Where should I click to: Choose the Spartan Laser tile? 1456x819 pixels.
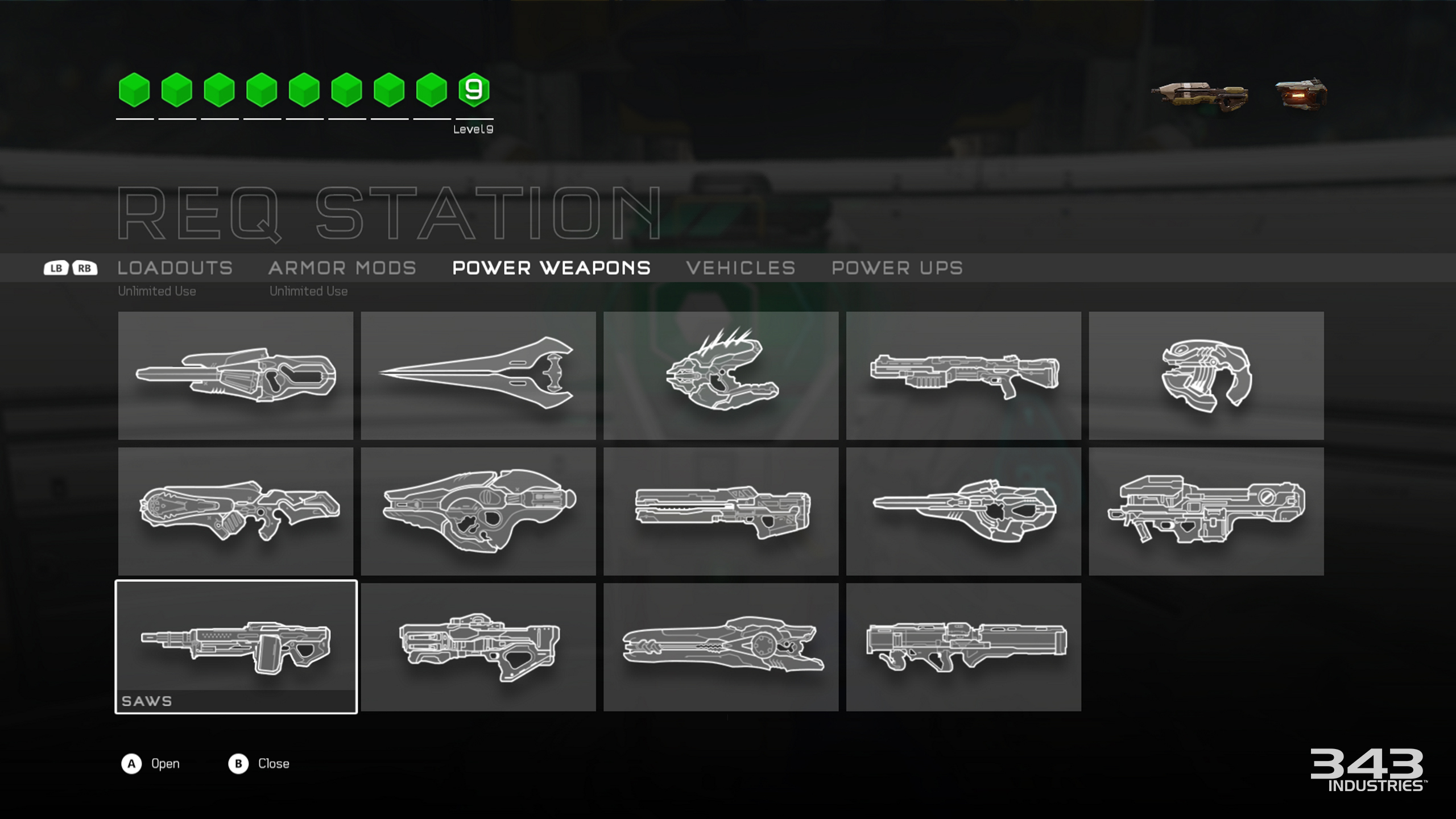point(1206,511)
